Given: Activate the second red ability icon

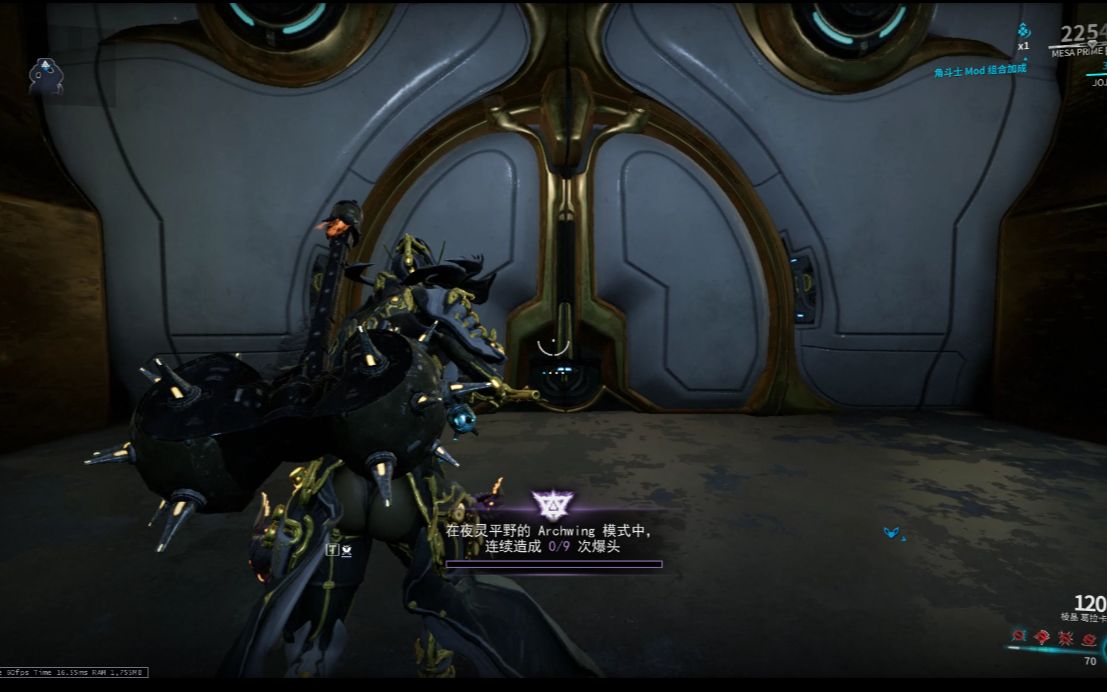Looking at the screenshot, I should pos(1043,636).
